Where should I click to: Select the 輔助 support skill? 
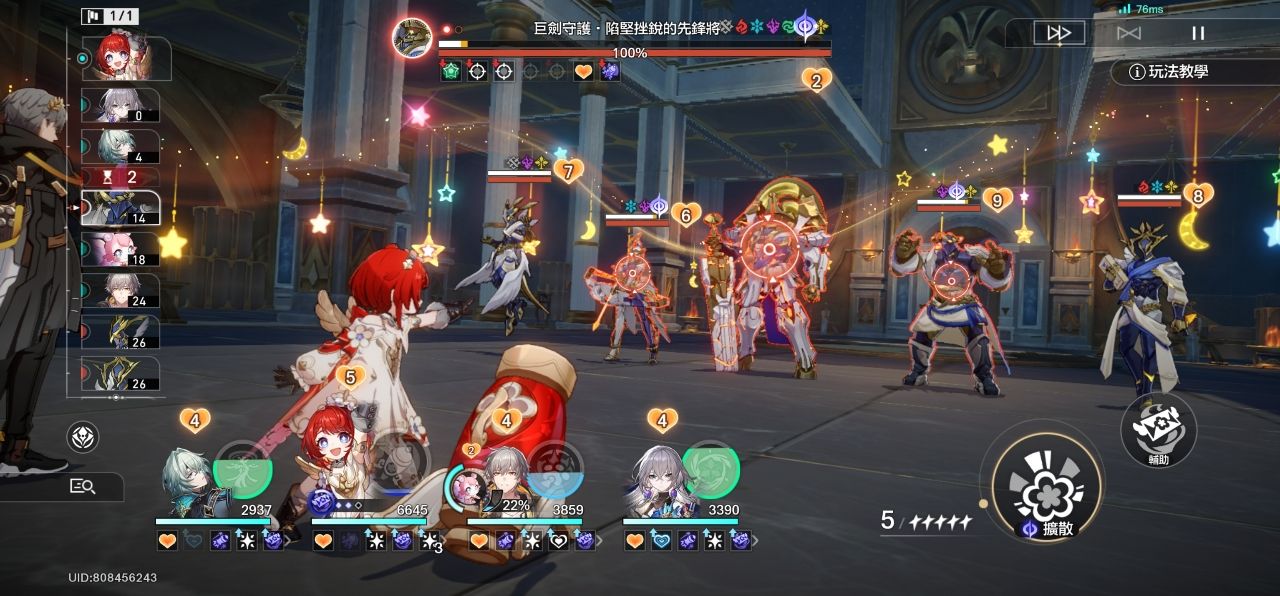[x=1158, y=428]
